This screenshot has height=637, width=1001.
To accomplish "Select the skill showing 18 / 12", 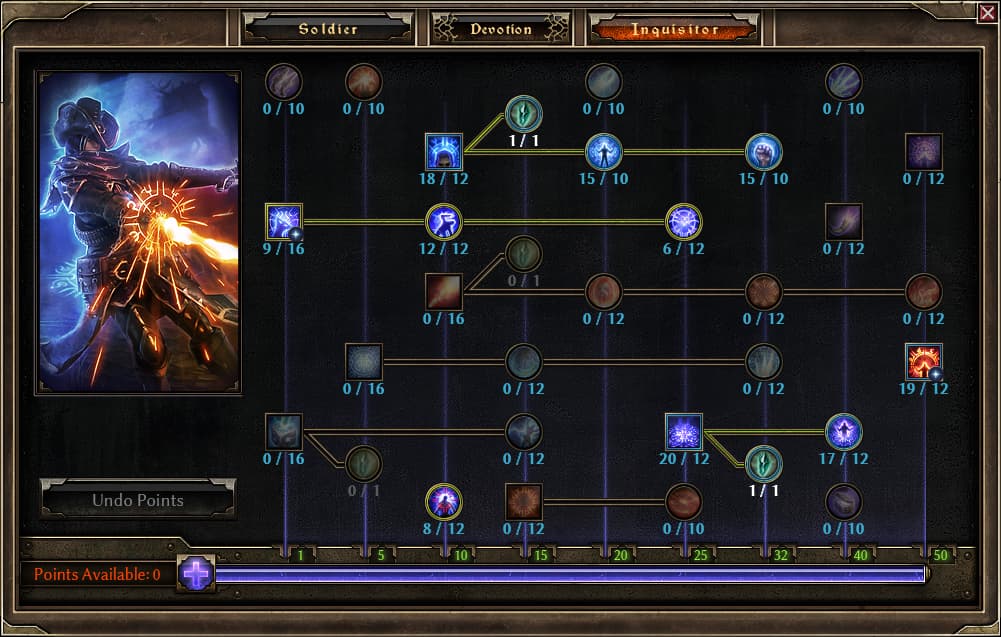I will click(444, 152).
